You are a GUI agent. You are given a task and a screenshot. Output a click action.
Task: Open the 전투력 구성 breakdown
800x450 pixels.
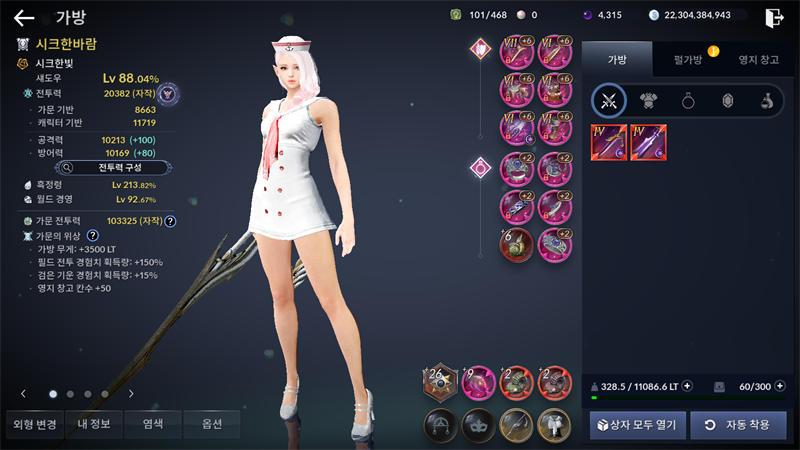pyautogui.click(x=105, y=167)
